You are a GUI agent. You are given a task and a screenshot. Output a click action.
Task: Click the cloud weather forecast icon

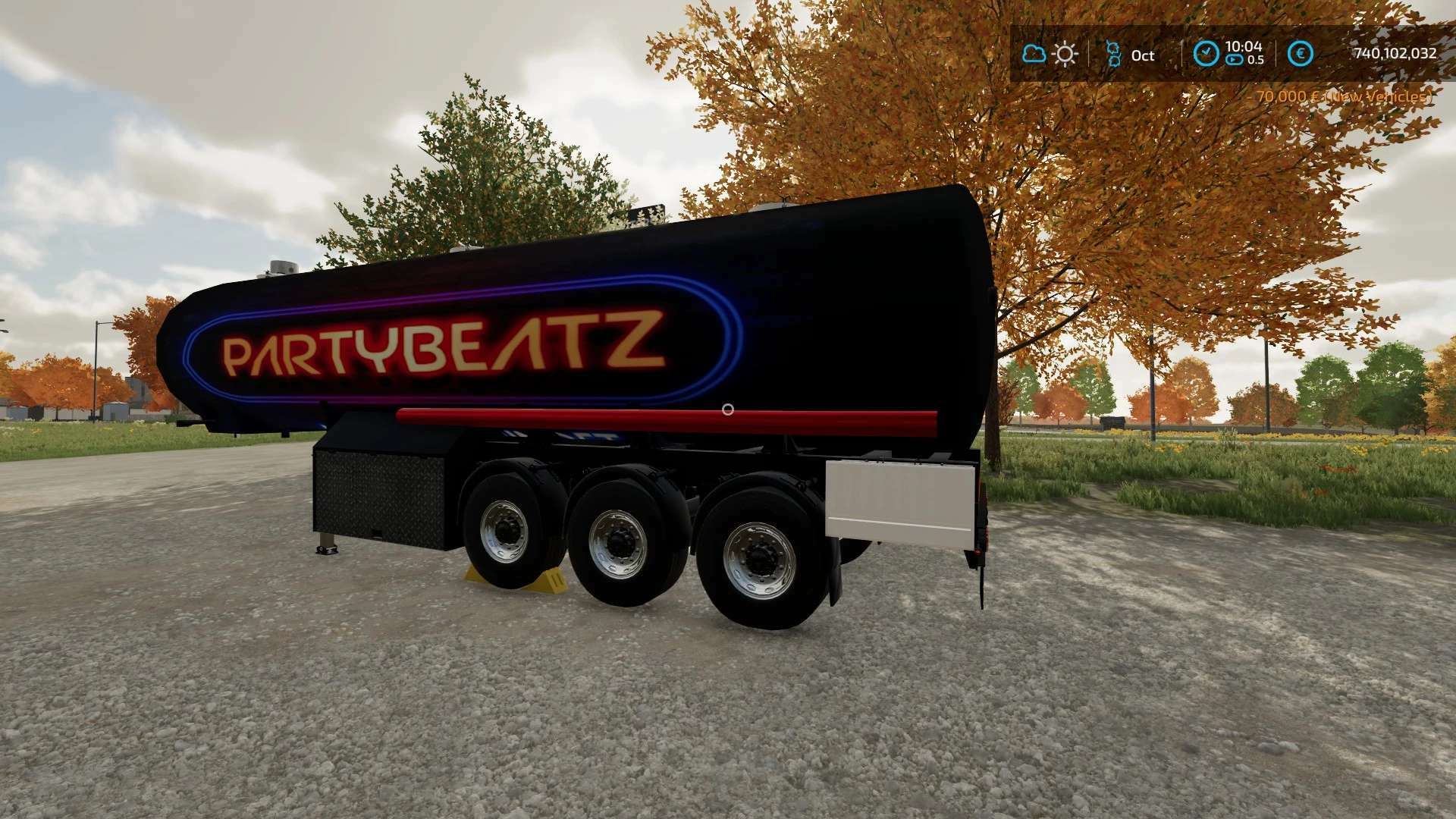coord(1034,54)
